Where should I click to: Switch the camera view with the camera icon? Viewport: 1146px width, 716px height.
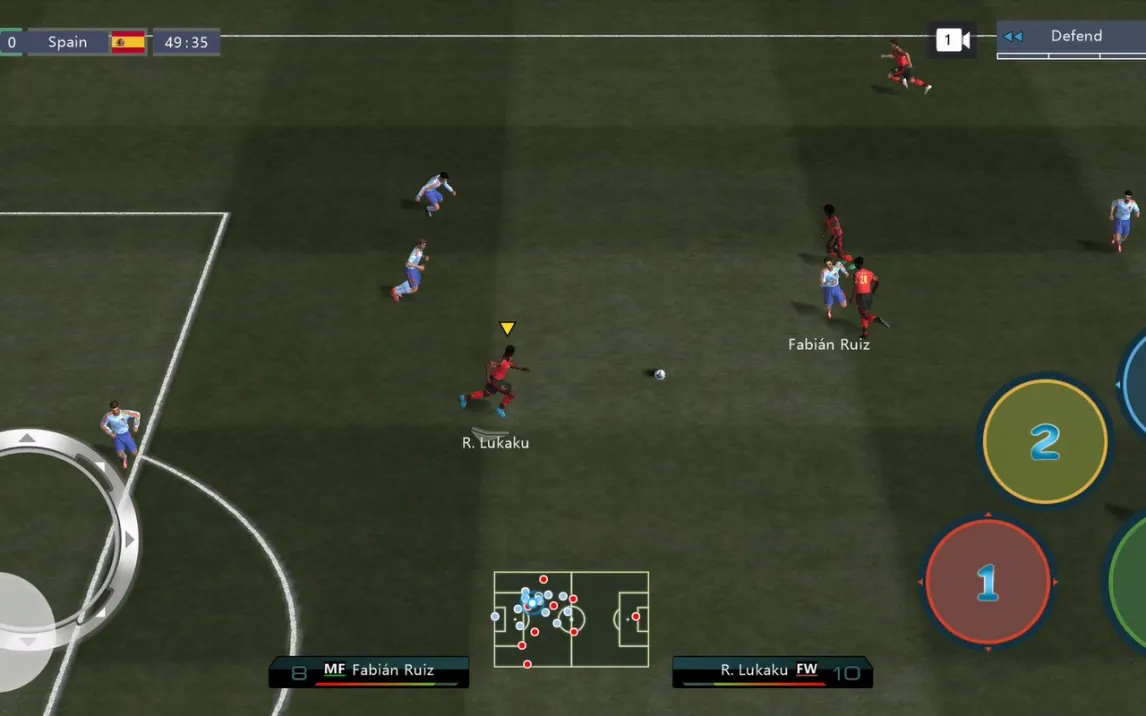click(x=951, y=40)
